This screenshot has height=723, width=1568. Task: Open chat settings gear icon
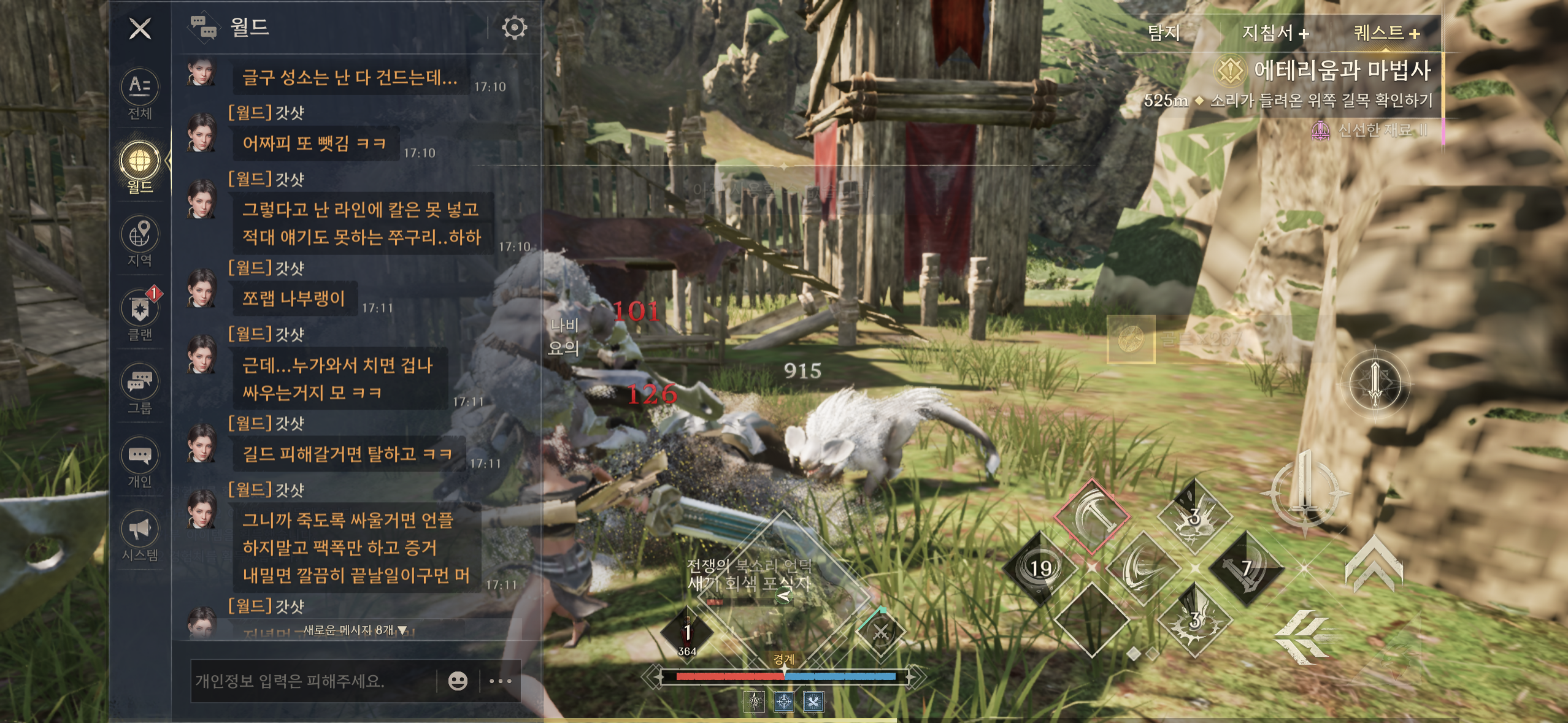[514, 28]
